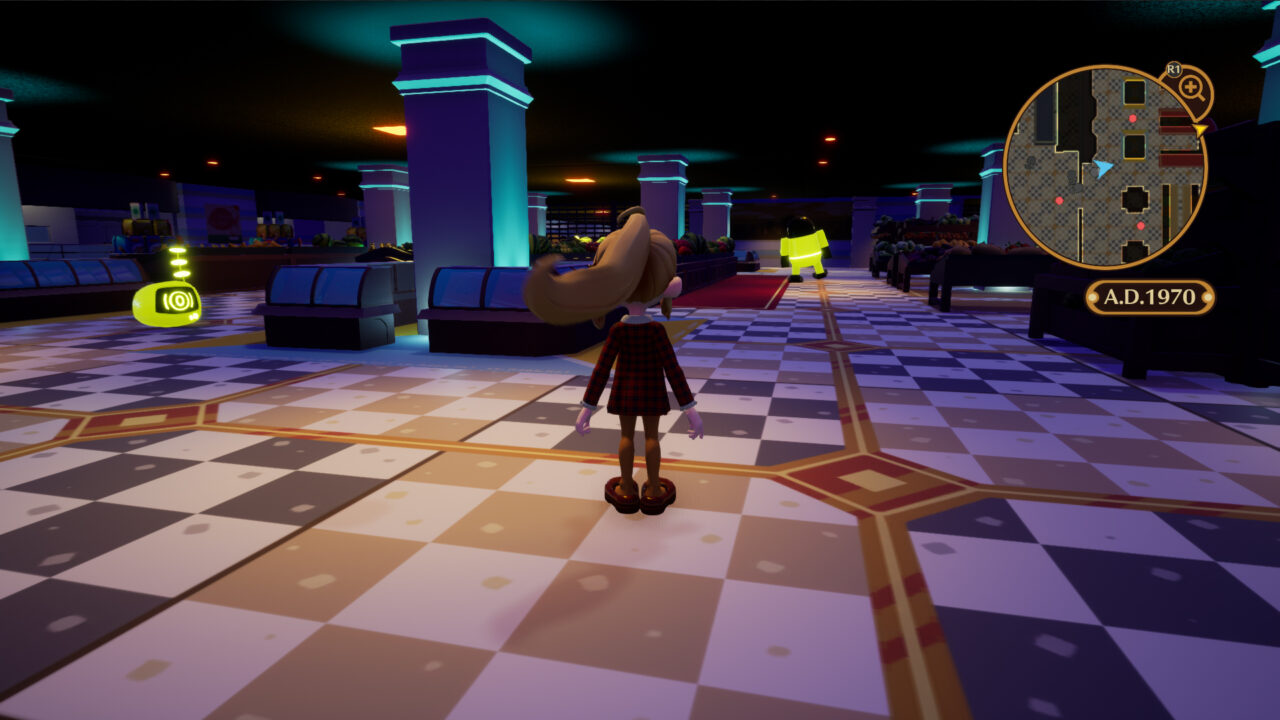This screenshot has height=720, width=1280.
Task: Click the yellow objective arrow on minimap edge
Action: tap(1200, 130)
